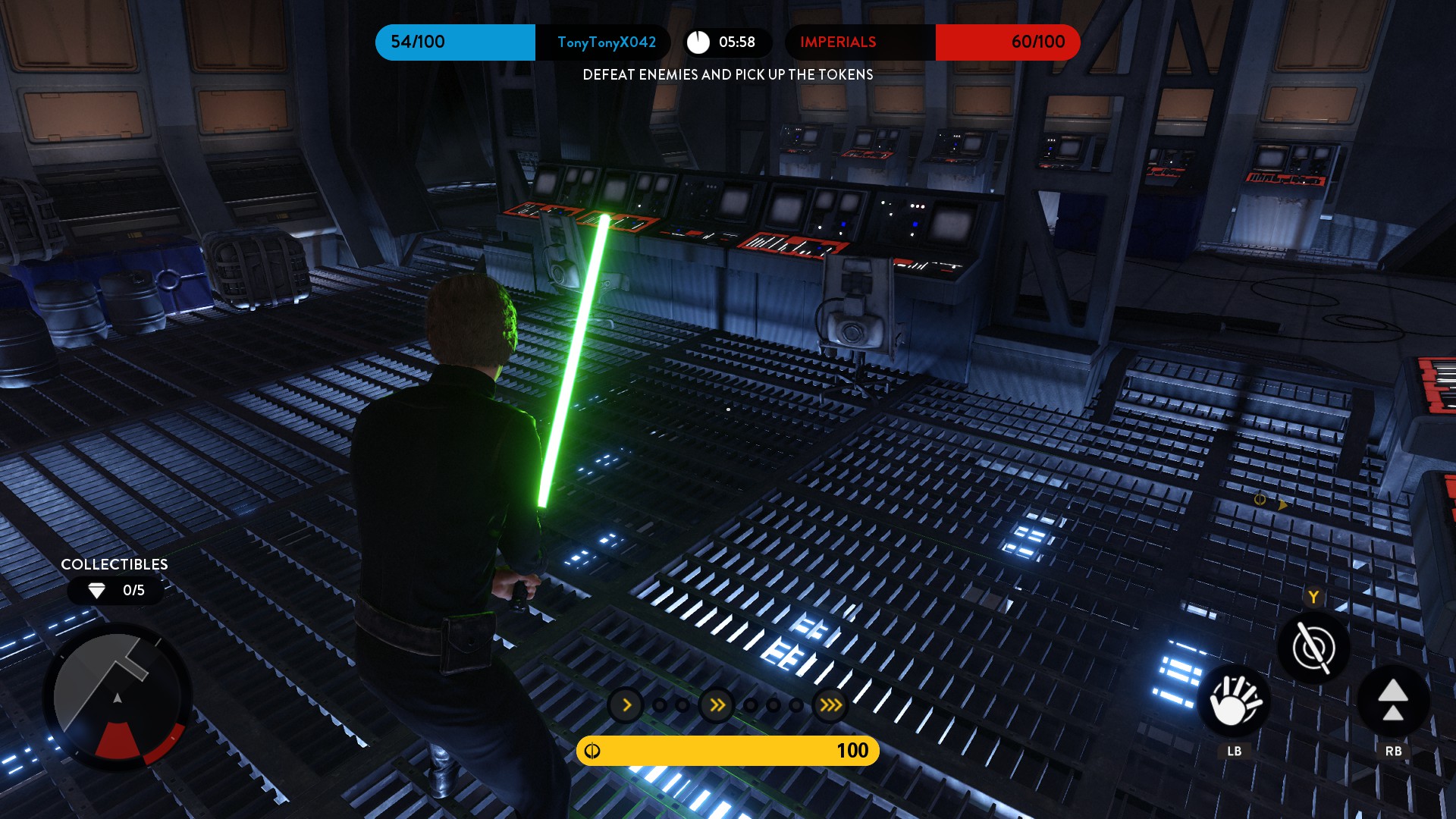Click the circular minimap radar
Viewport: 1456px width, 819px height.
[118, 698]
